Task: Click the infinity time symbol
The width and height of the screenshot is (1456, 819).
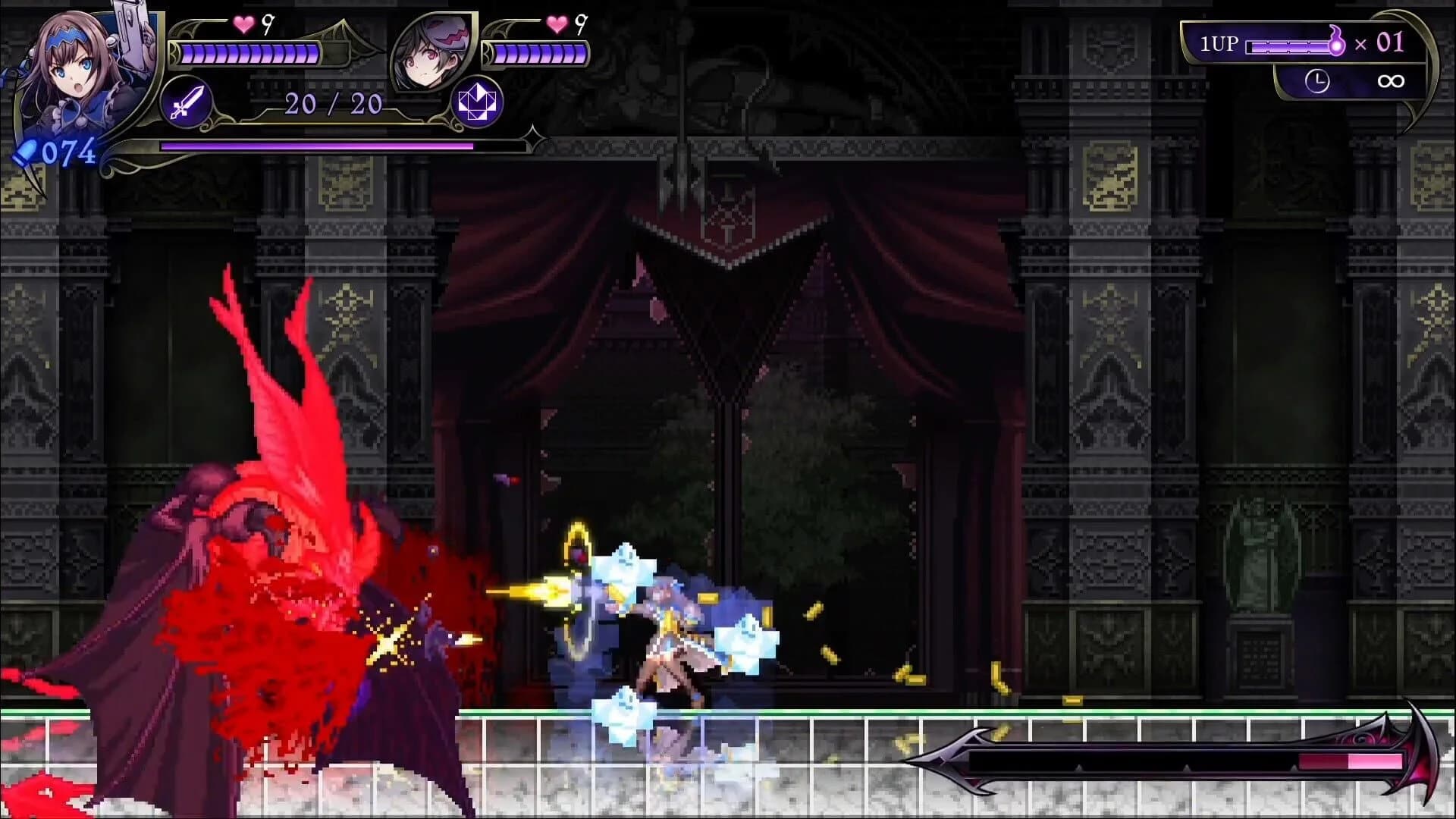Action: click(1390, 80)
